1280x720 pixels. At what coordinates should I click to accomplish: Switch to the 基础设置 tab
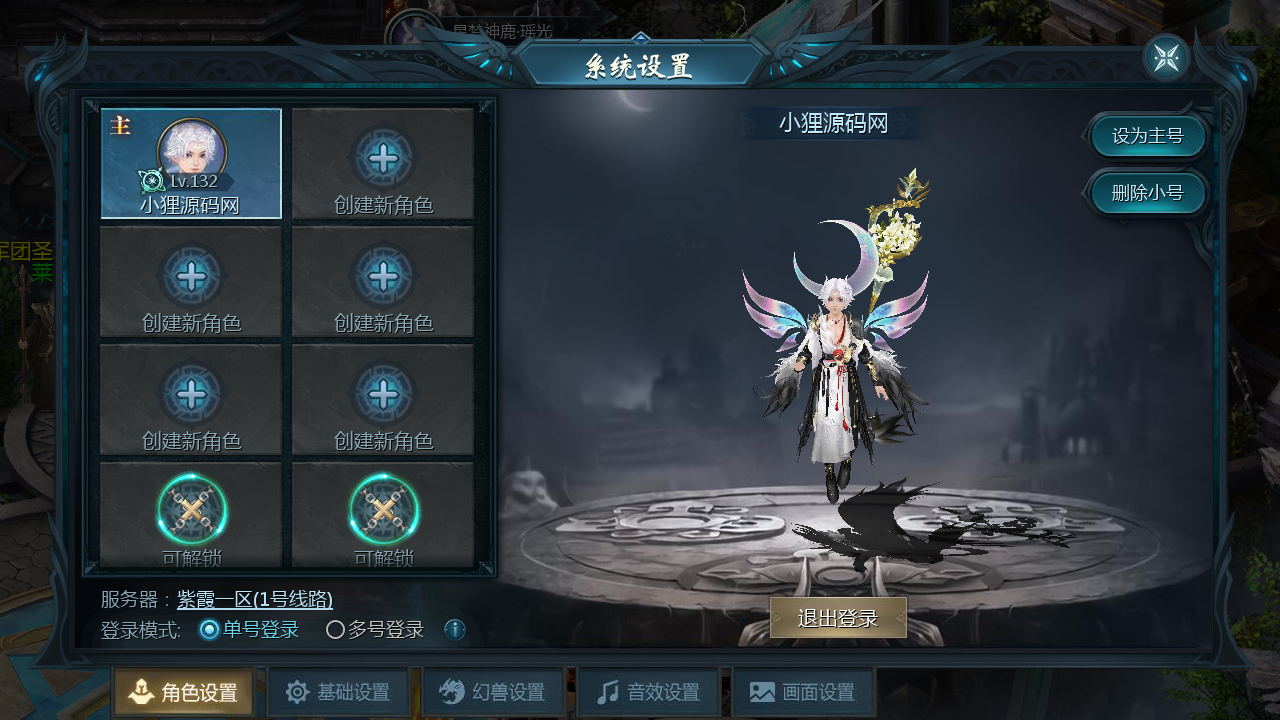338,692
